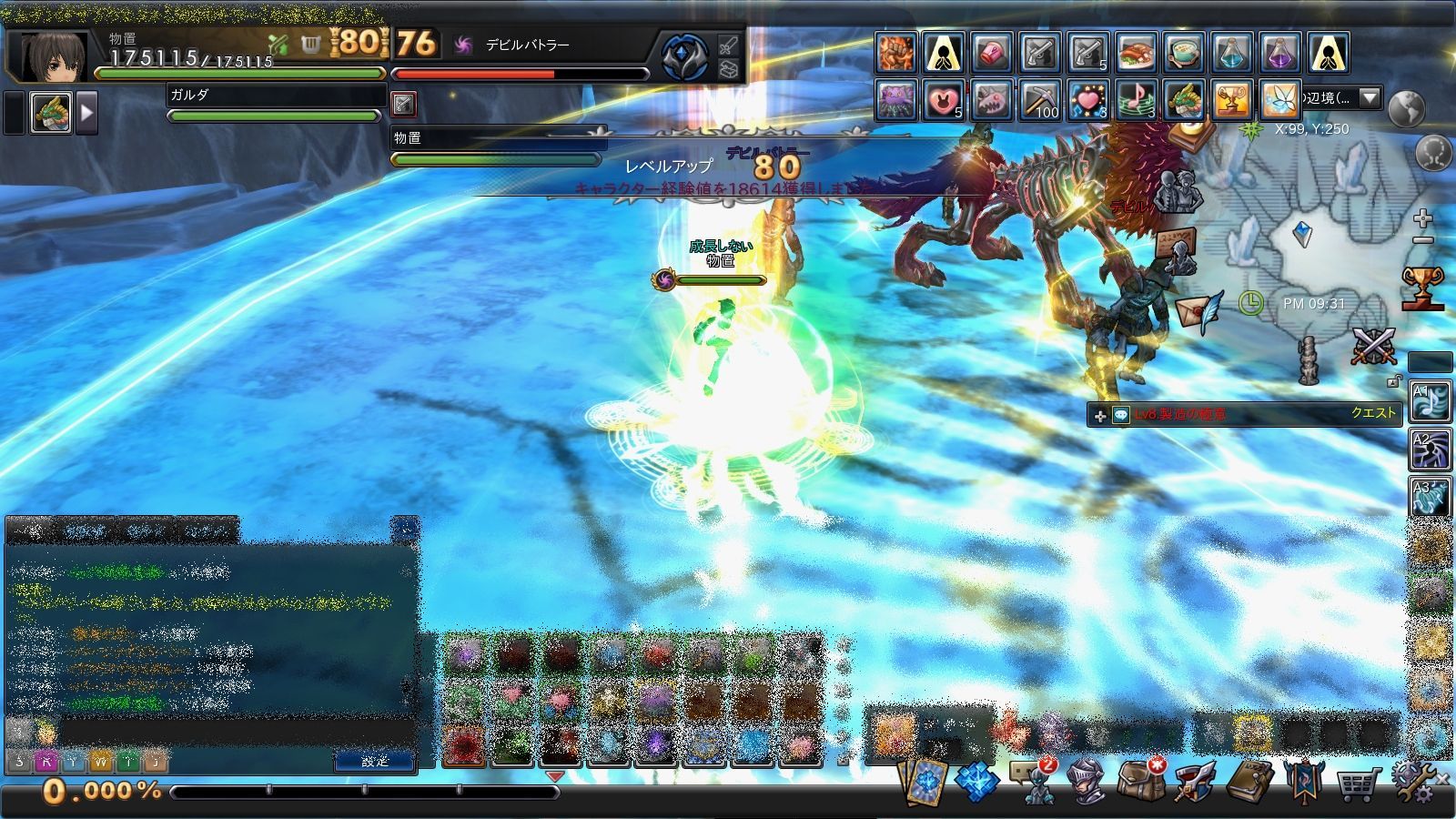
Task: Open the brown book journal
Action: coord(1249,781)
